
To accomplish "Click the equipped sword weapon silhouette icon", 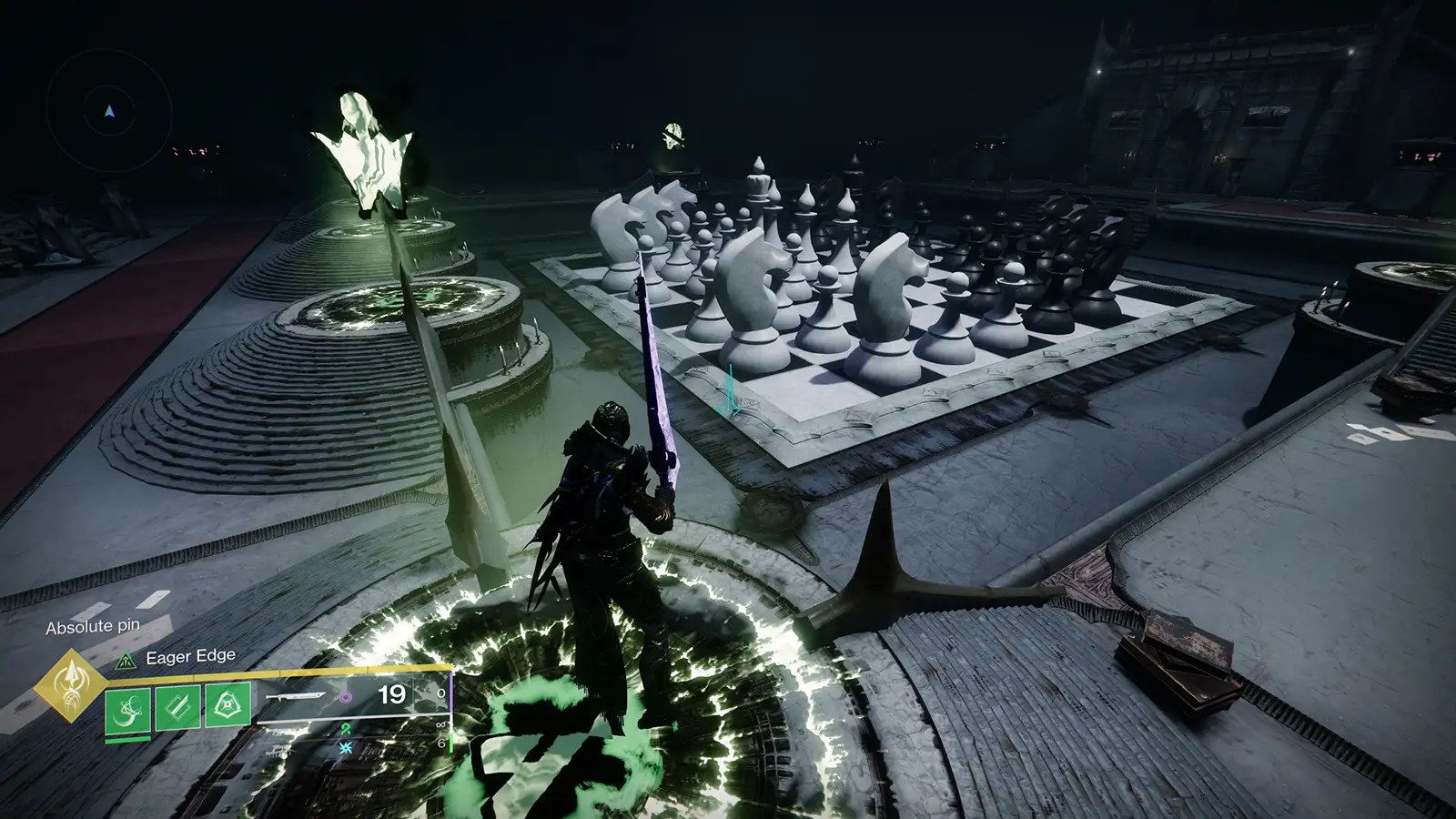I will coord(297,696).
